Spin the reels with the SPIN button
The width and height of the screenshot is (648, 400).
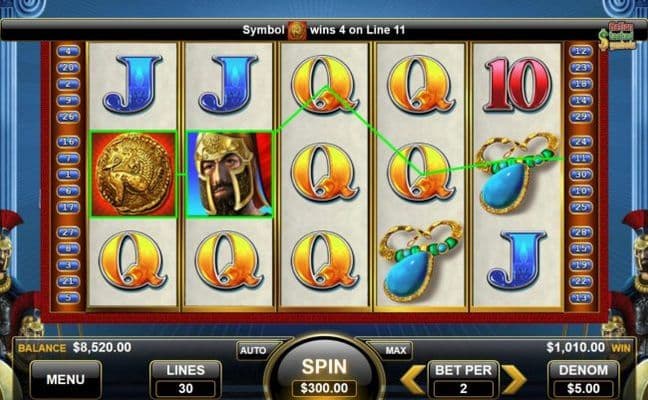(325, 370)
